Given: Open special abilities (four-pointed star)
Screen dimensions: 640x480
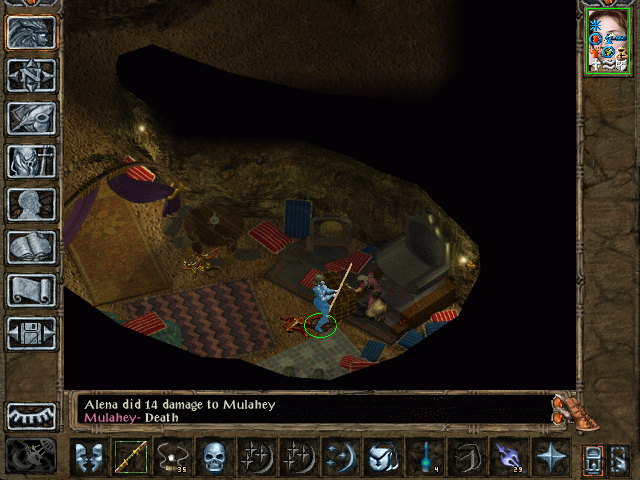Looking at the screenshot, I should pos(550,457).
